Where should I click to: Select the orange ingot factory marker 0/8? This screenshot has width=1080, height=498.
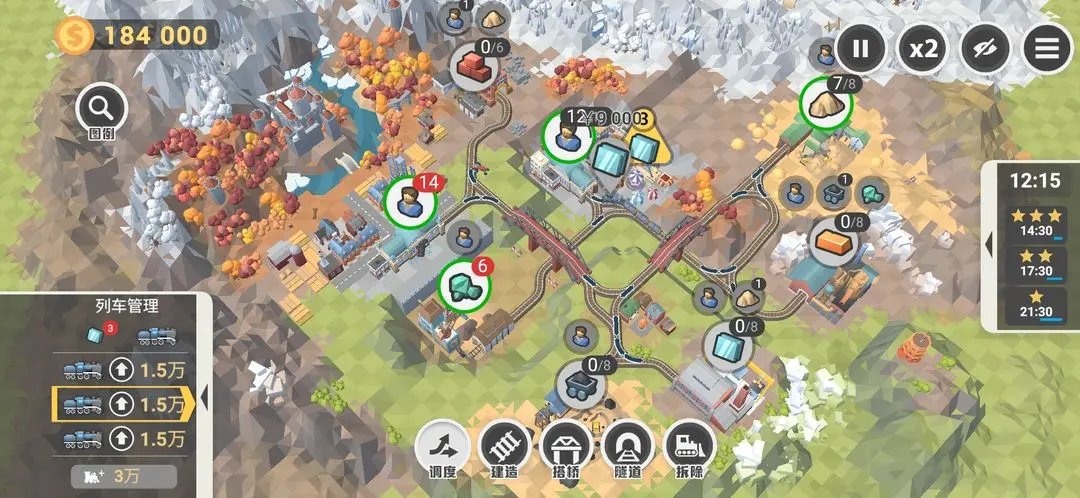click(834, 241)
